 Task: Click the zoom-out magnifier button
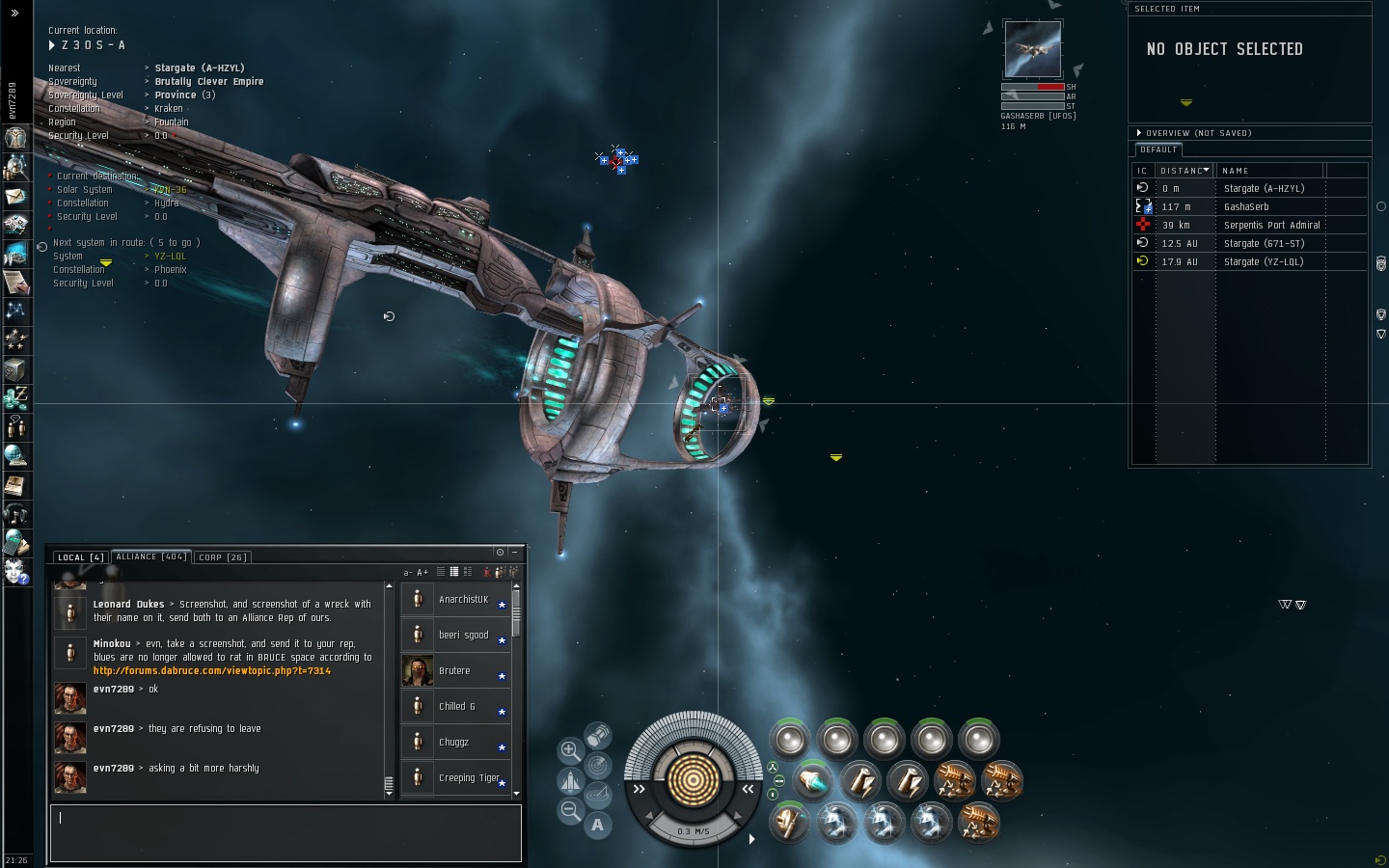click(570, 810)
